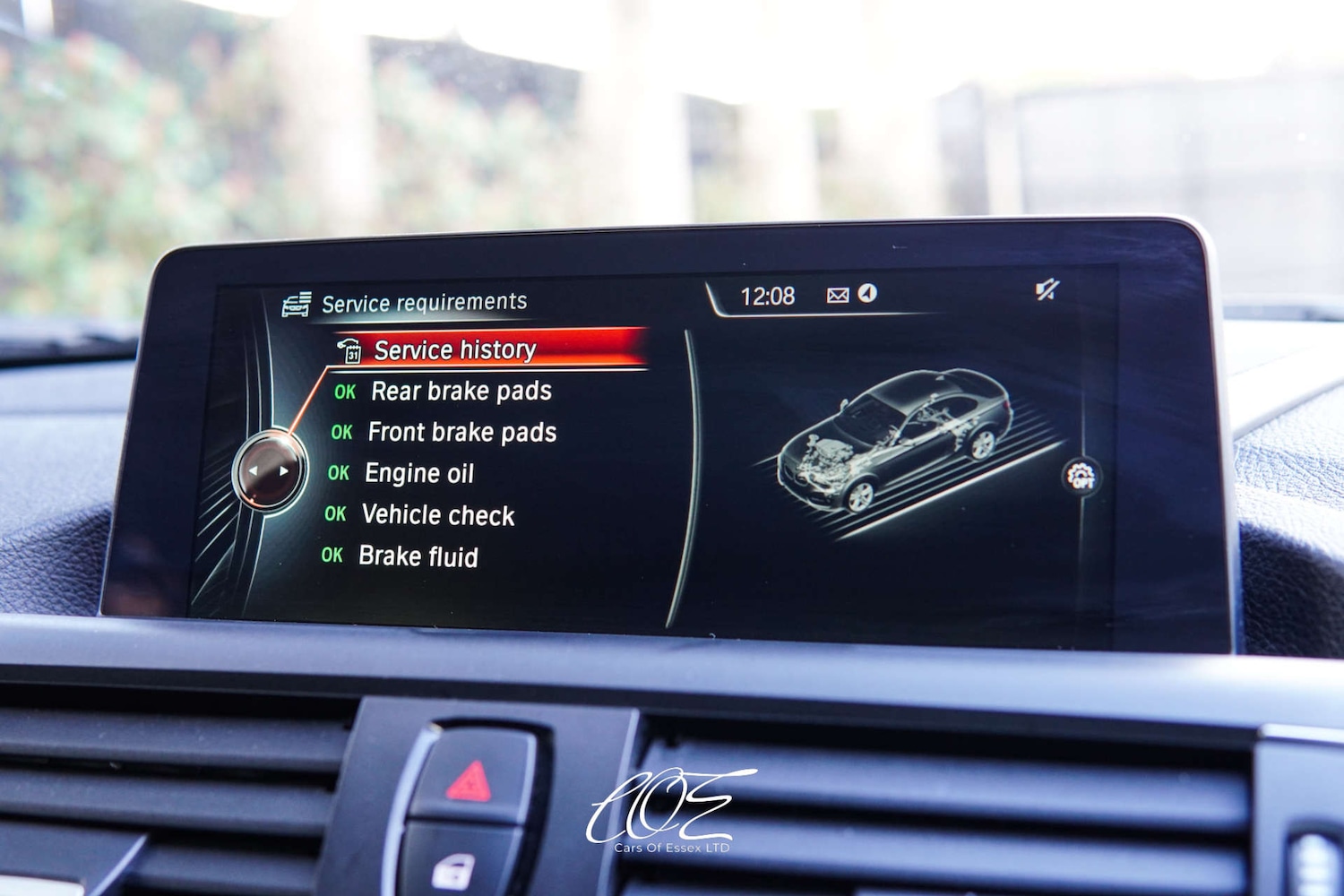Select the navigation arrow icon near the clock
The image size is (1344, 896).
[867, 293]
